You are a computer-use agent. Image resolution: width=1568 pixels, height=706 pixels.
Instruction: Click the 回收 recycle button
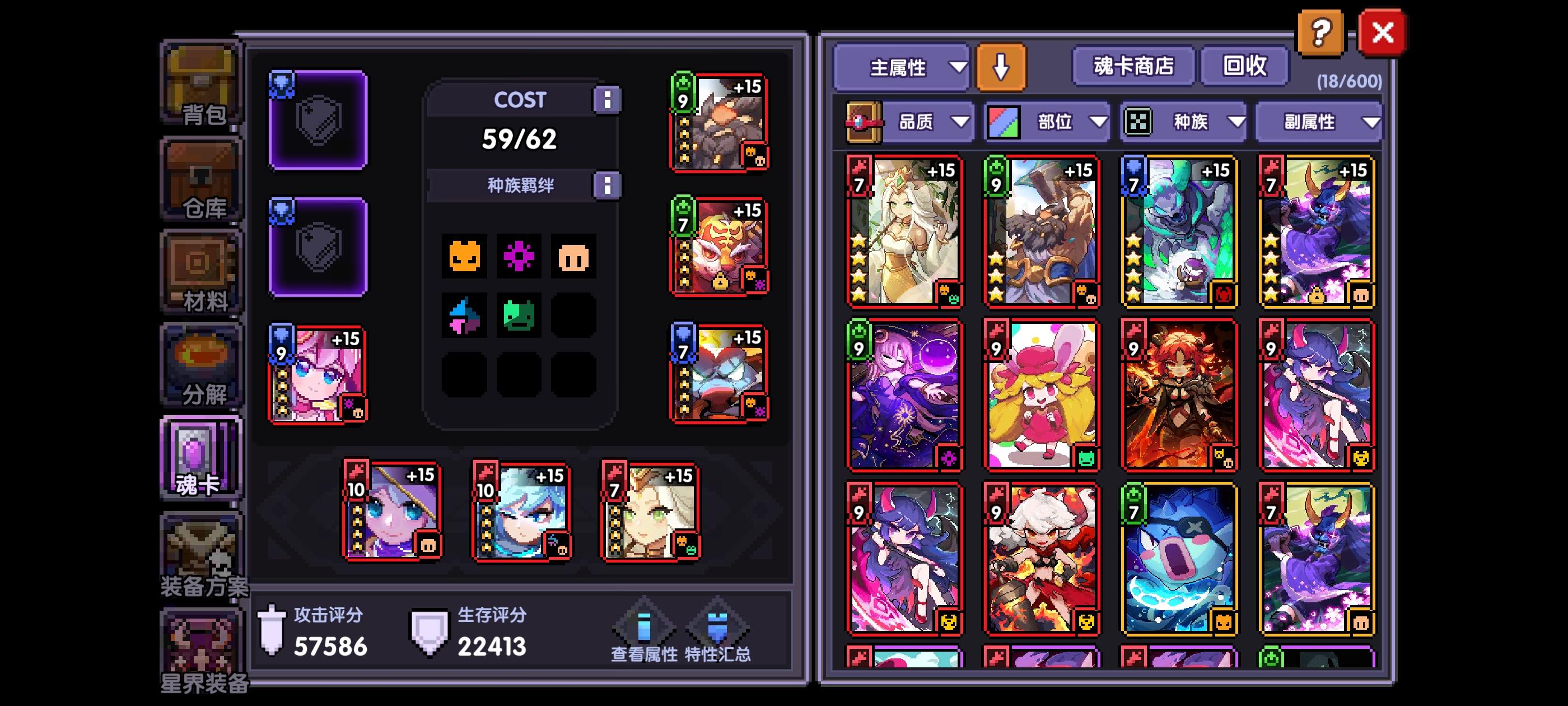click(x=1244, y=67)
